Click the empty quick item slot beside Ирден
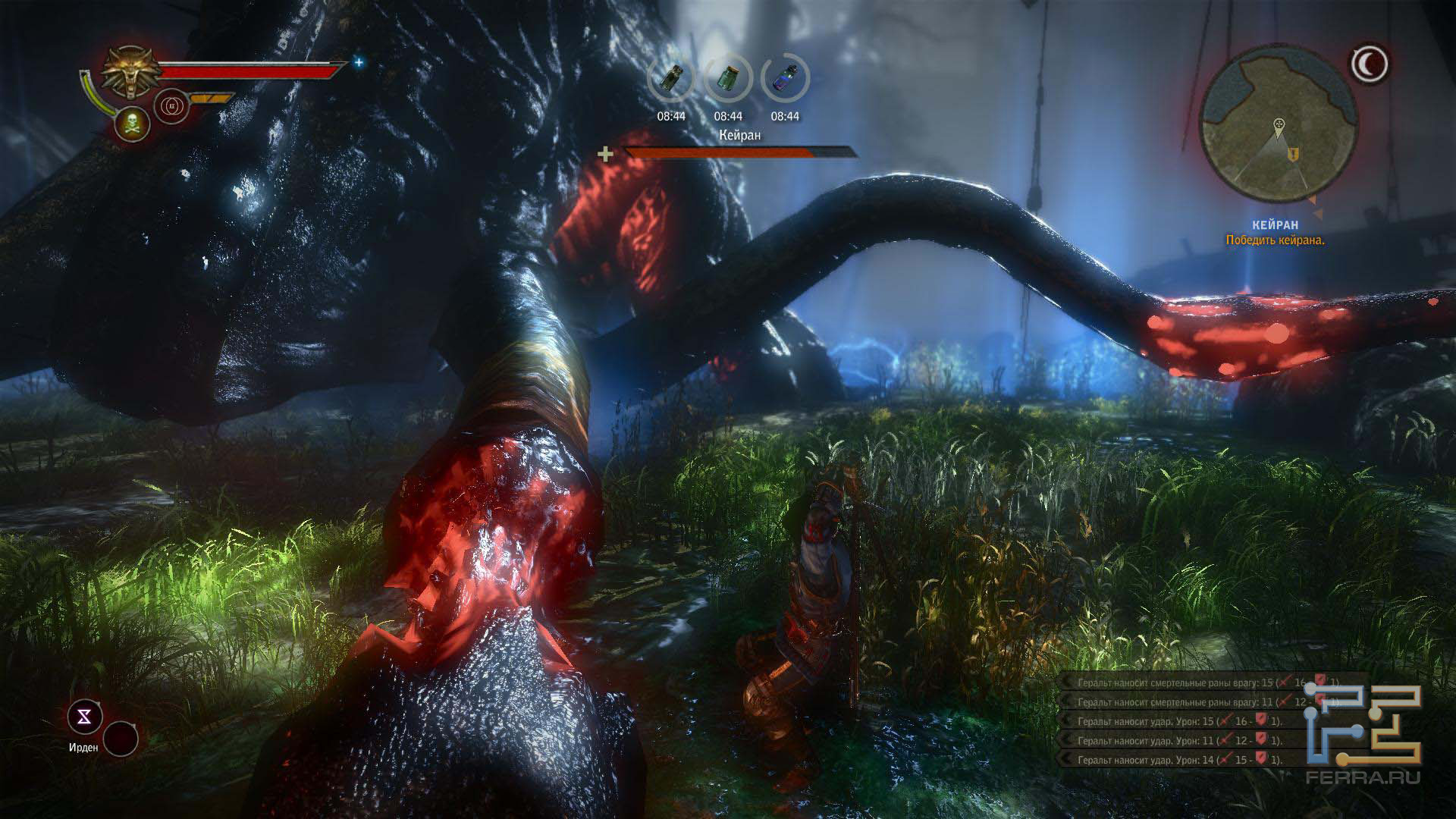The width and height of the screenshot is (1456, 819). pyautogui.click(x=121, y=738)
